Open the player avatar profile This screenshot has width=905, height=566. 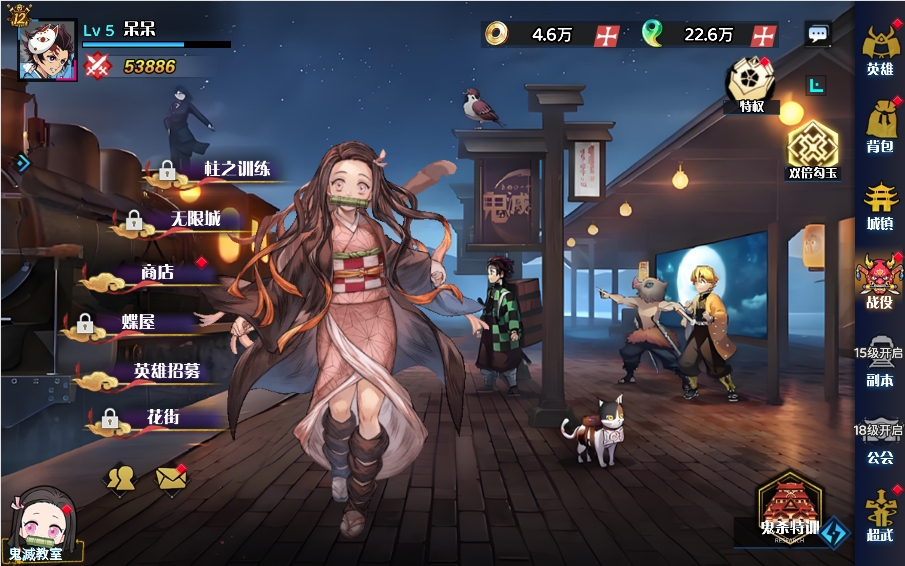[47, 48]
